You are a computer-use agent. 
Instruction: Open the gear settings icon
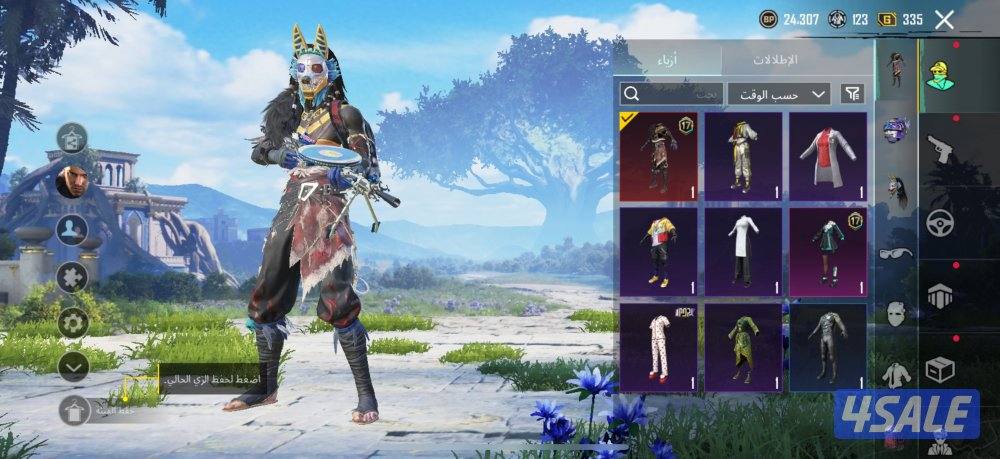click(x=72, y=322)
